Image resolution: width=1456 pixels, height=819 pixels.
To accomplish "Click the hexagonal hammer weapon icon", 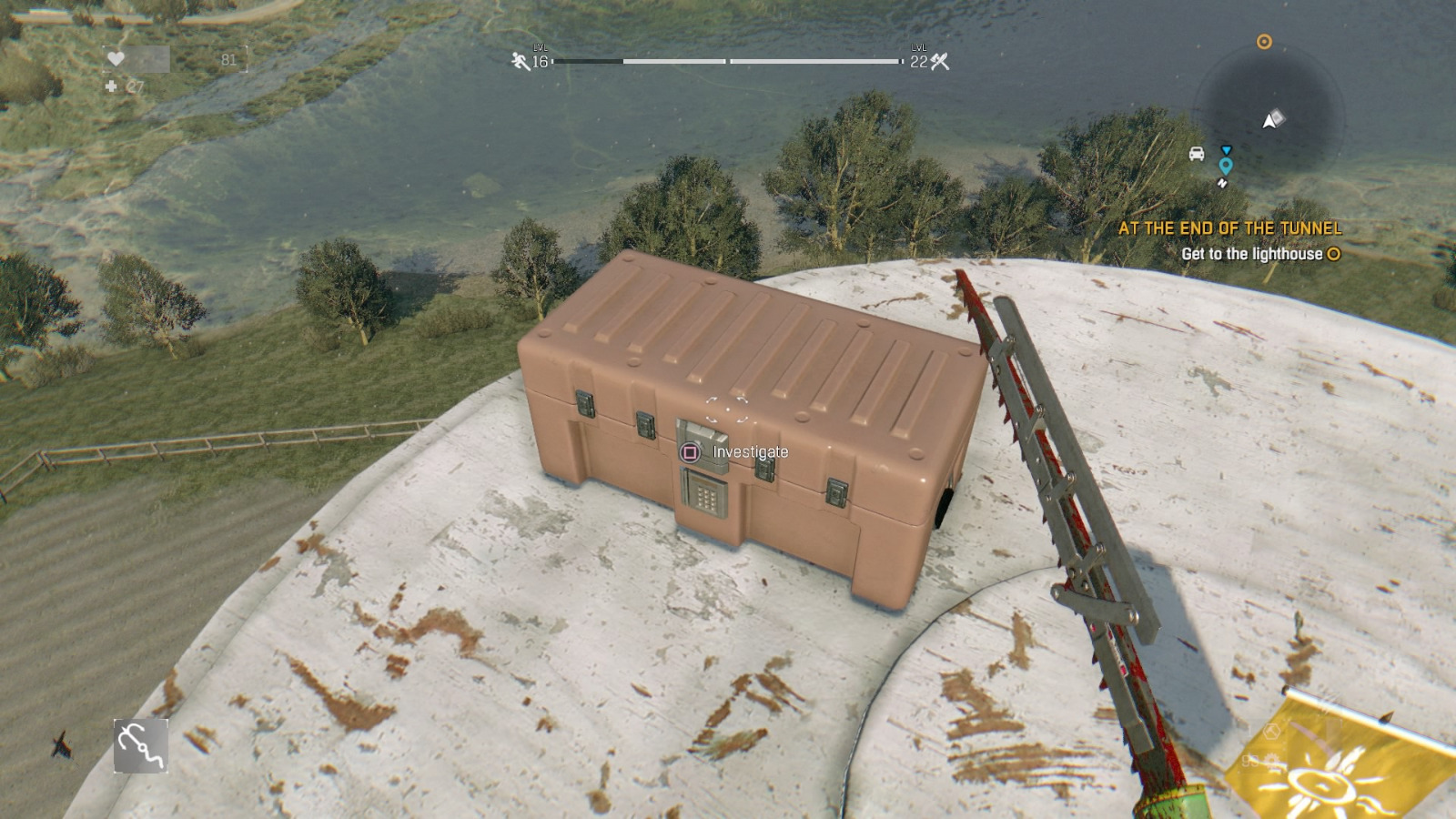I will [1271, 733].
